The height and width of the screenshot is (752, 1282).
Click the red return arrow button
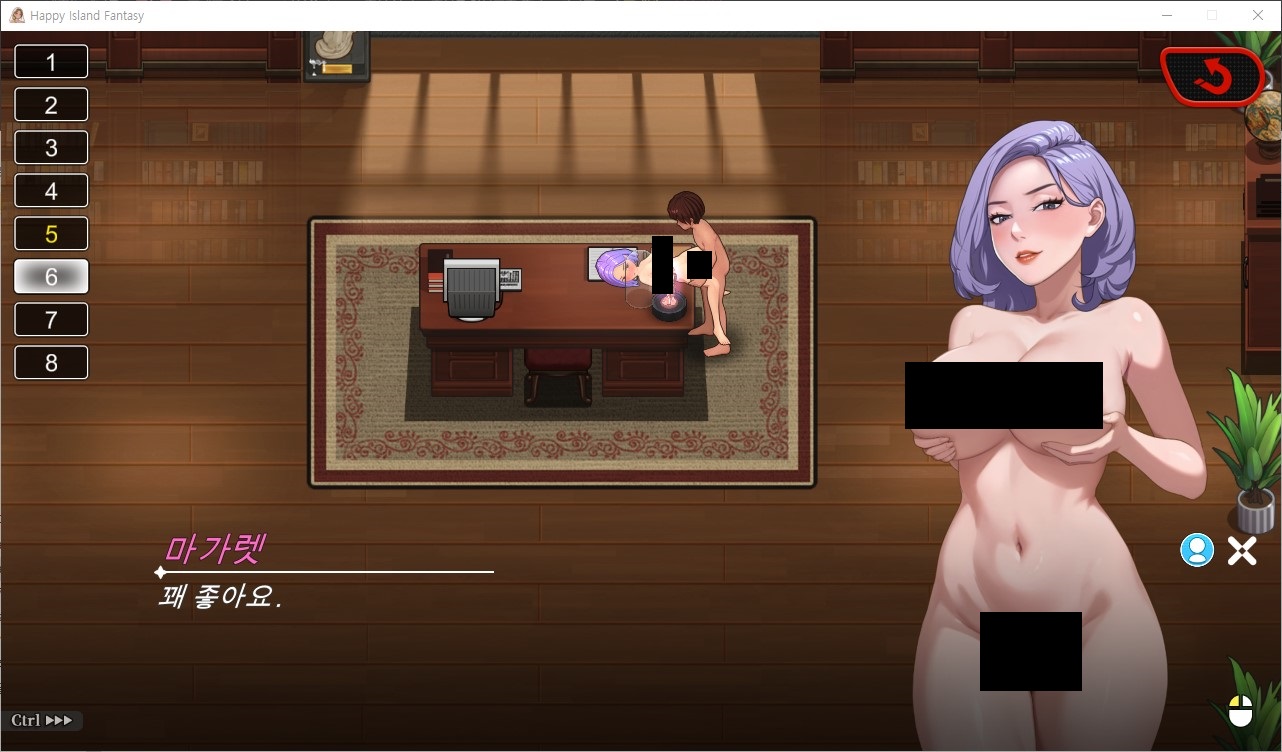pyautogui.click(x=1212, y=76)
